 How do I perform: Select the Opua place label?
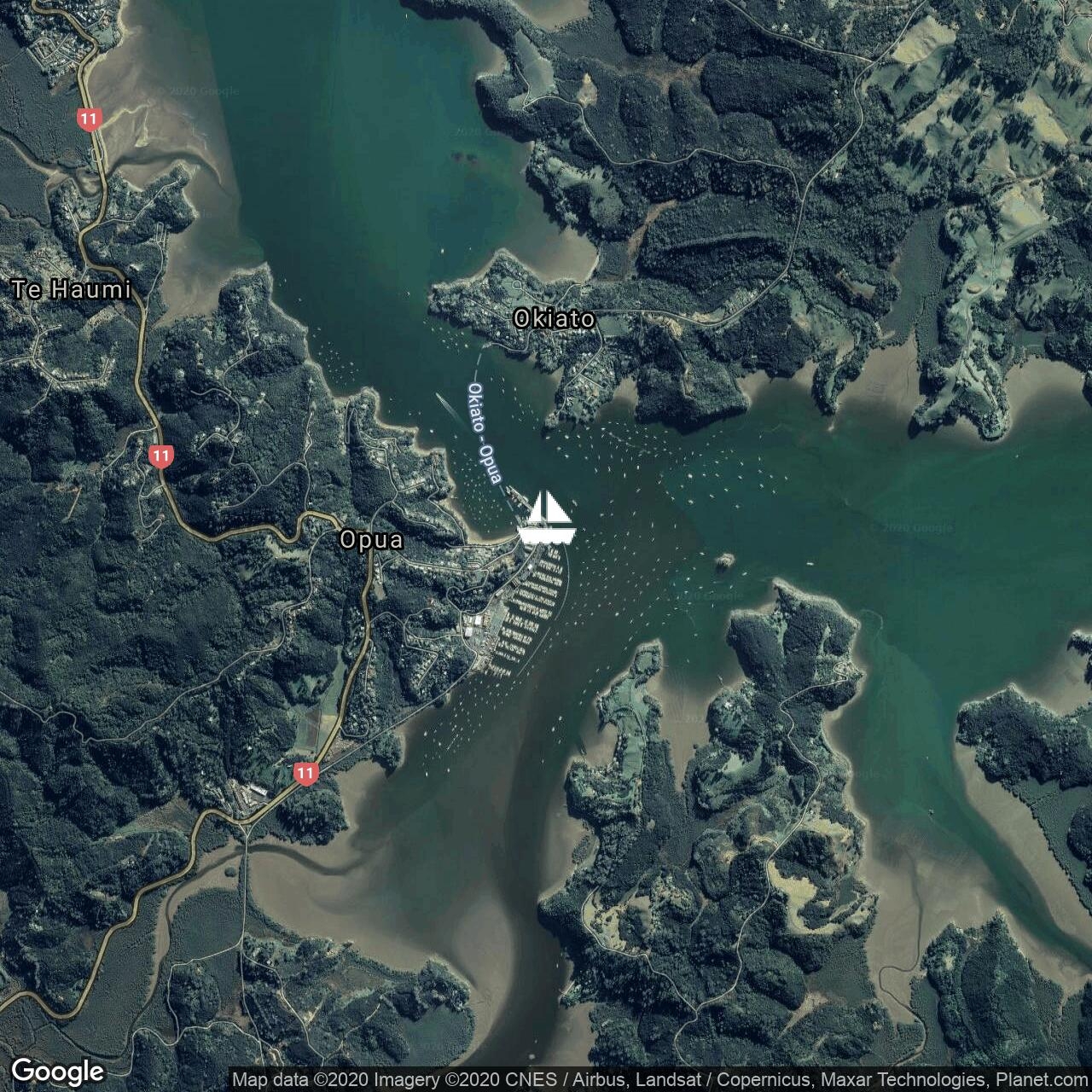(371, 540)
